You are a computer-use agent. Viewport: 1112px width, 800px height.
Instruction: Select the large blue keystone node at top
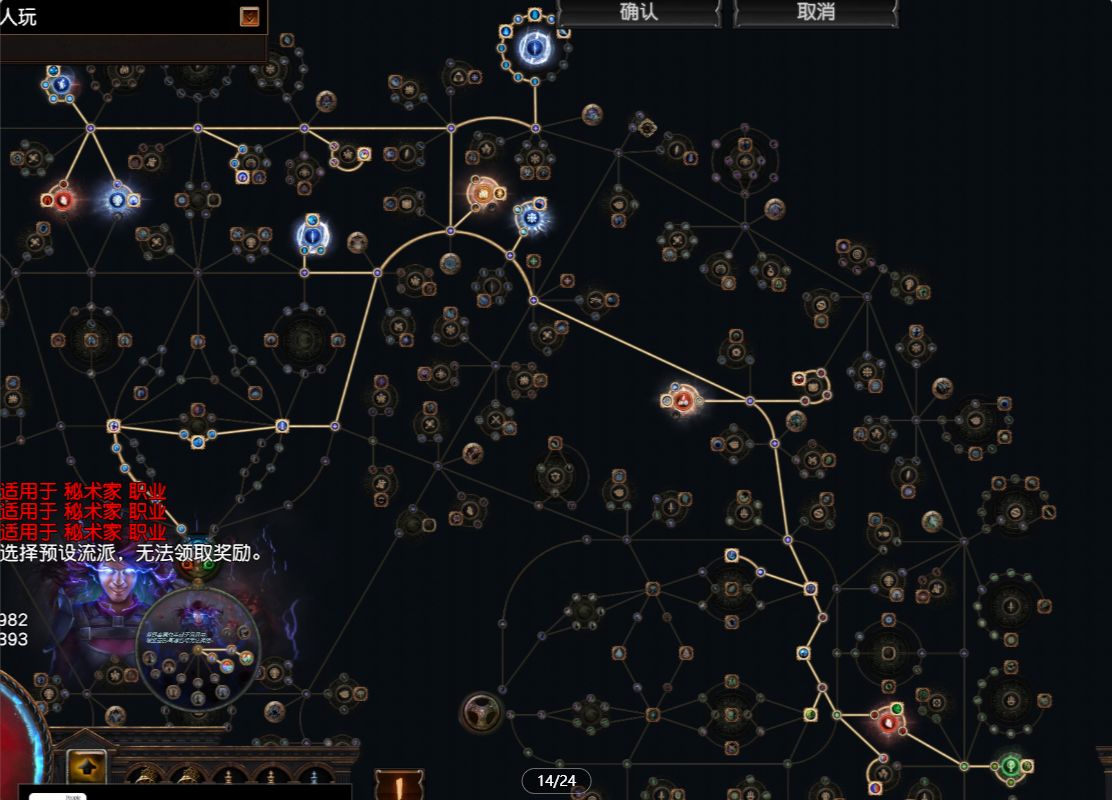click(534, 46)
